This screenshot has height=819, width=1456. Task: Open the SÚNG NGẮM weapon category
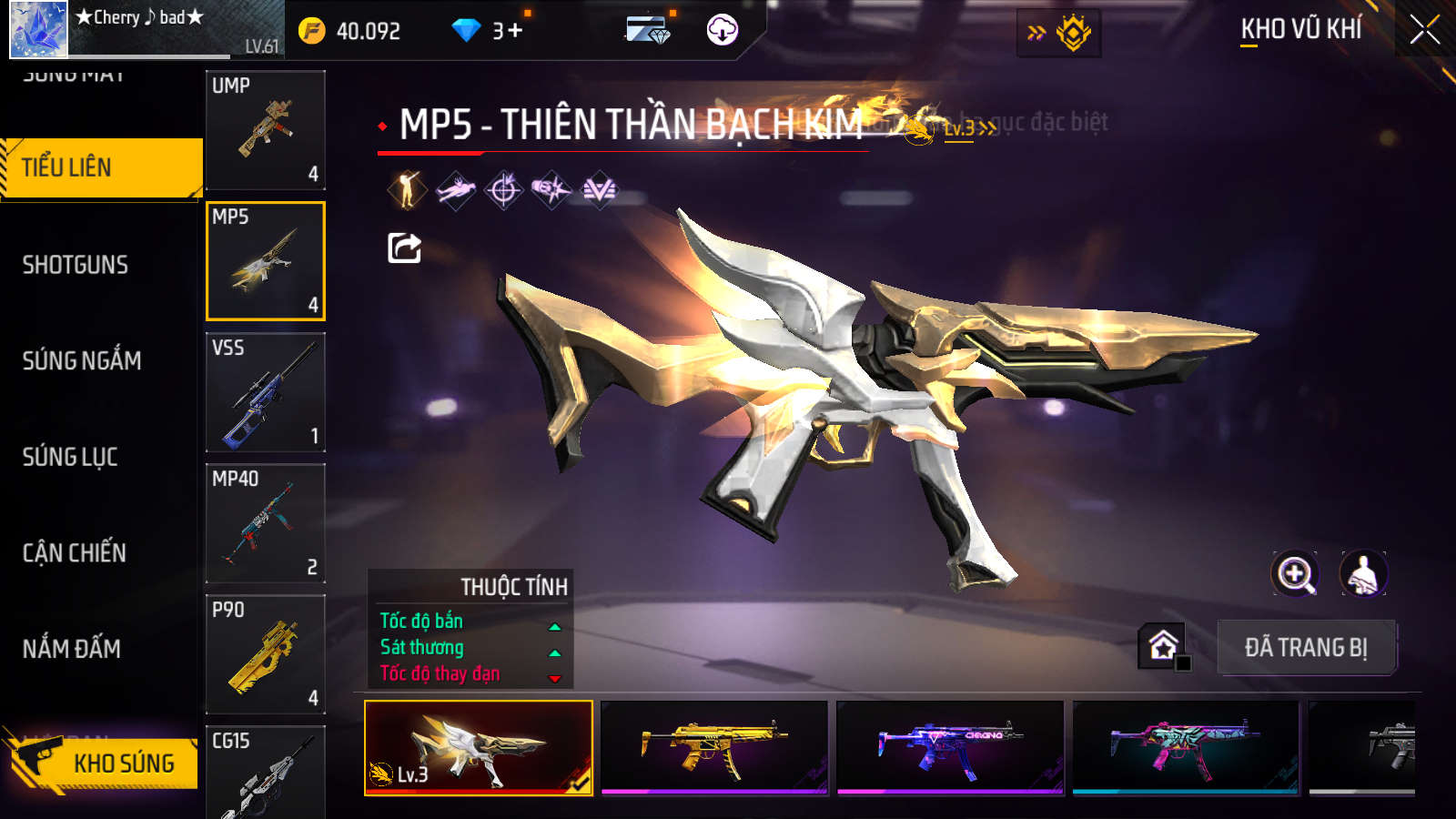[82, 360]
